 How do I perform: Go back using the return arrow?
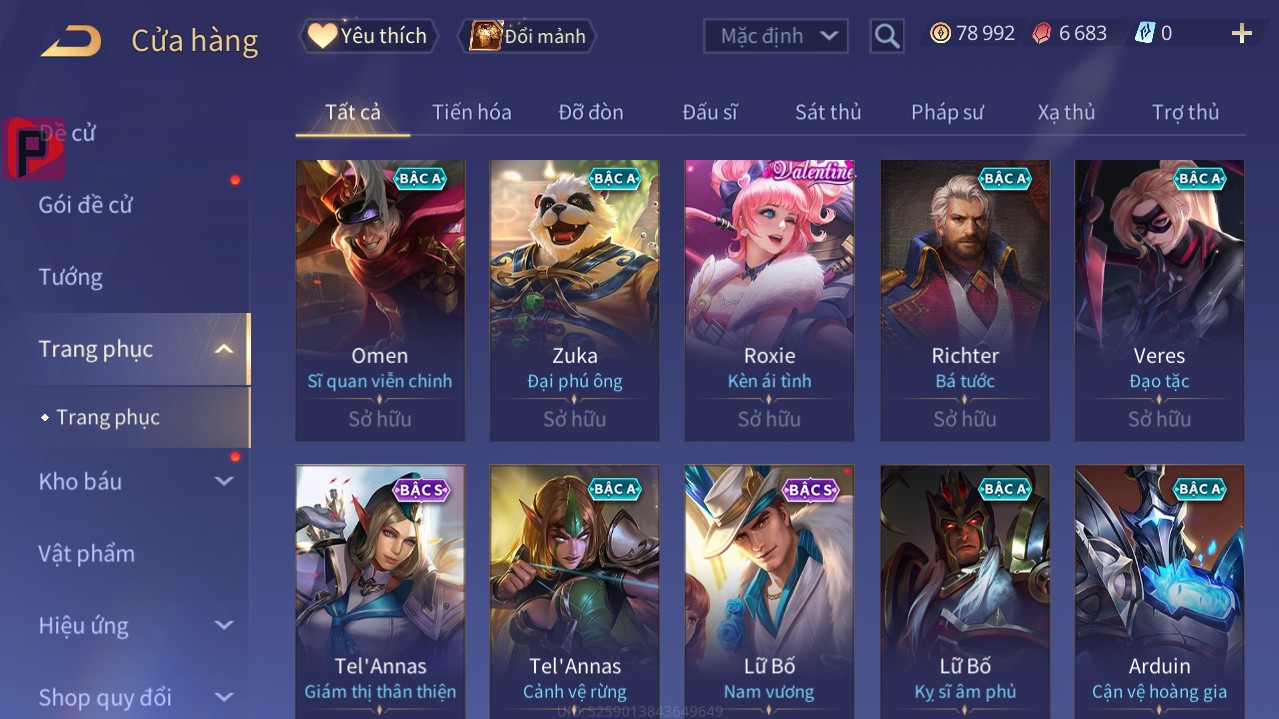[71, 41]
